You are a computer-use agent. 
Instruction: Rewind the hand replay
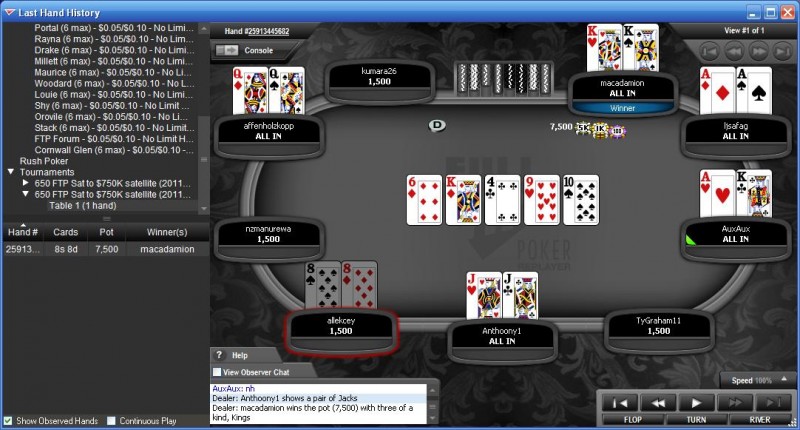pyautogui.click(x=657, y=402)
